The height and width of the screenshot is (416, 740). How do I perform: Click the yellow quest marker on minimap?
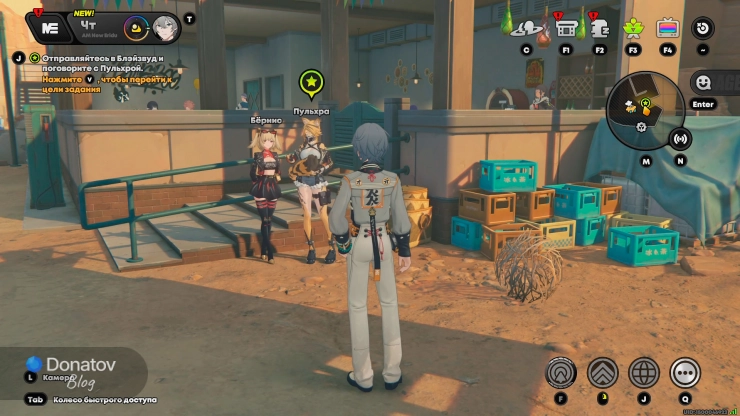[646, 102]
